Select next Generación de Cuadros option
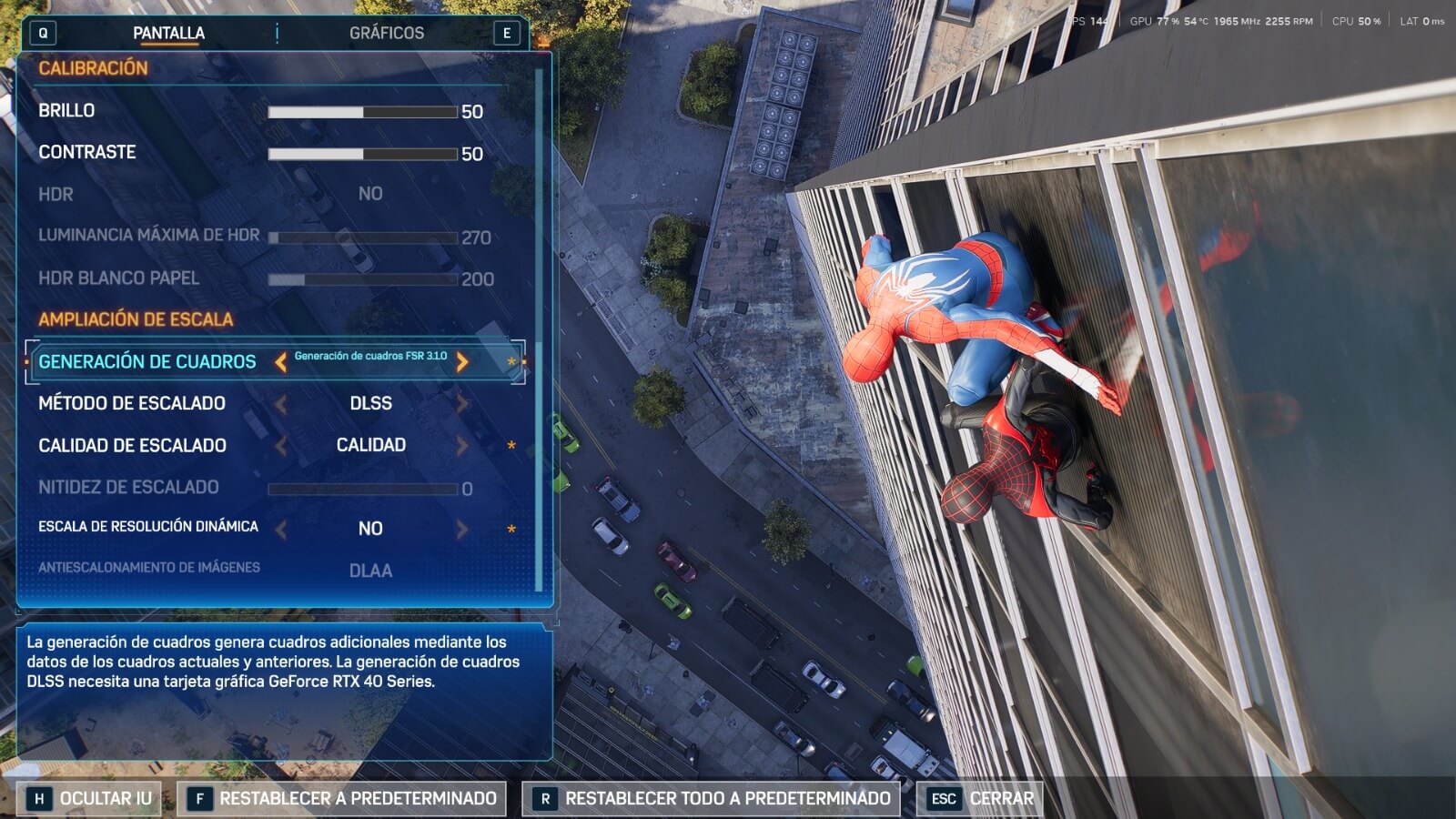Screen dimensions: 1456x819 (x=462, y=362)
